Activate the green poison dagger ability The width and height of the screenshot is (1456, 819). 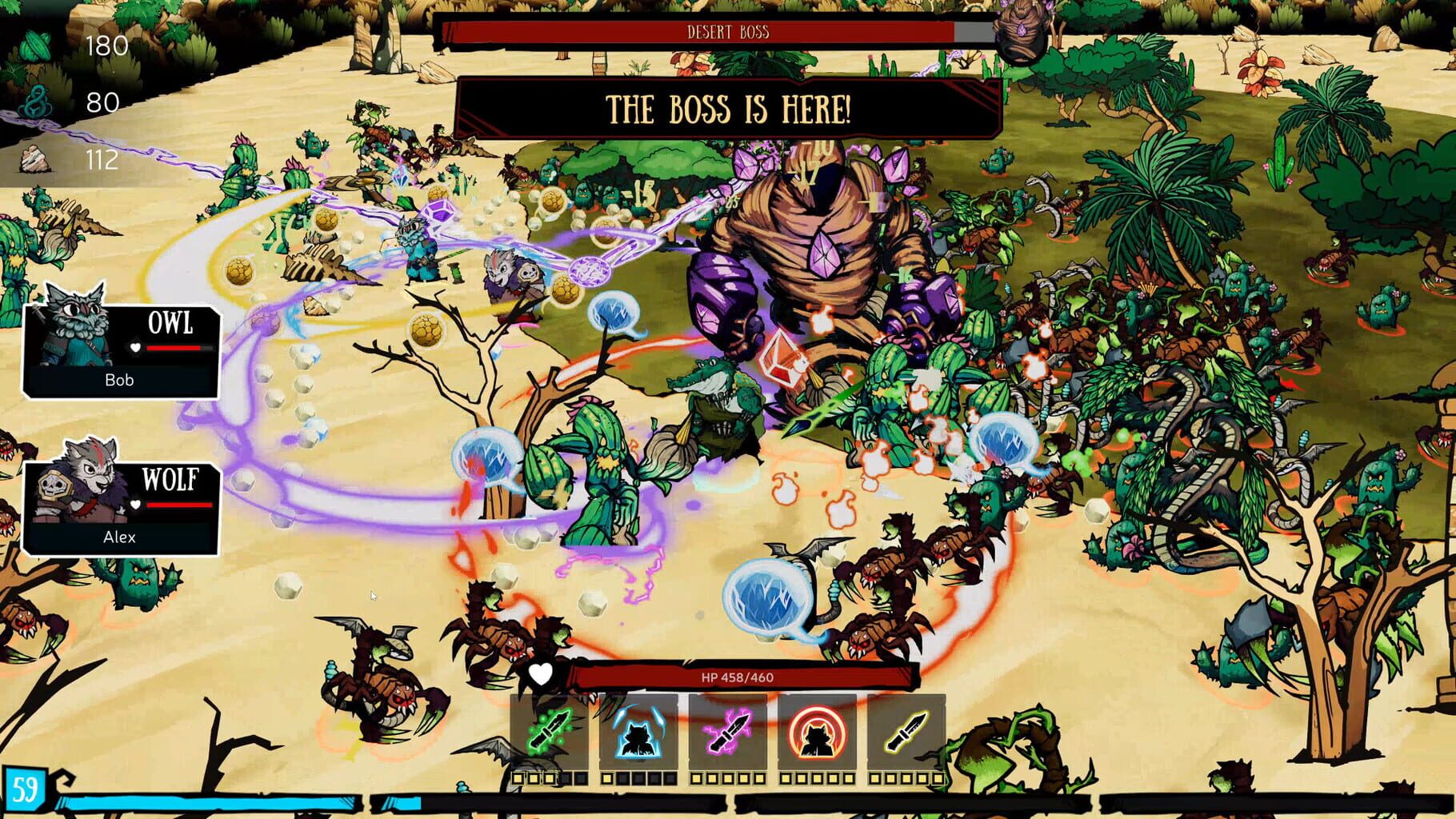click(x=547, y=732)
